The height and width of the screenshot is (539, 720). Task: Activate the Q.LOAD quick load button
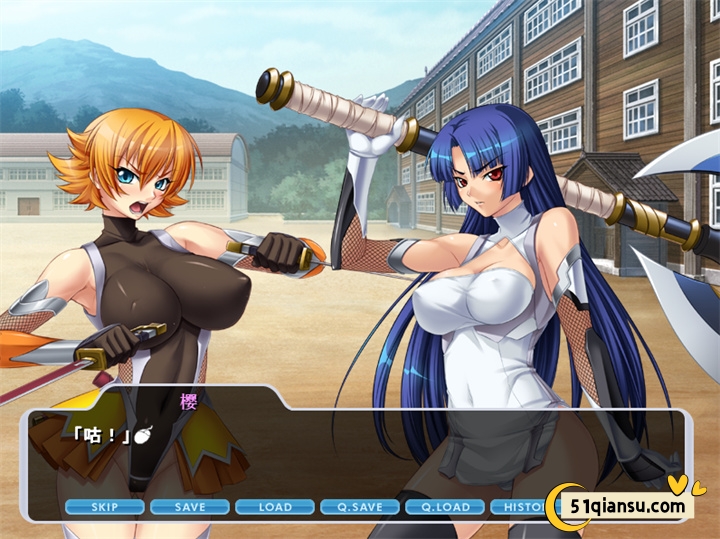click(x=445, y=507)
